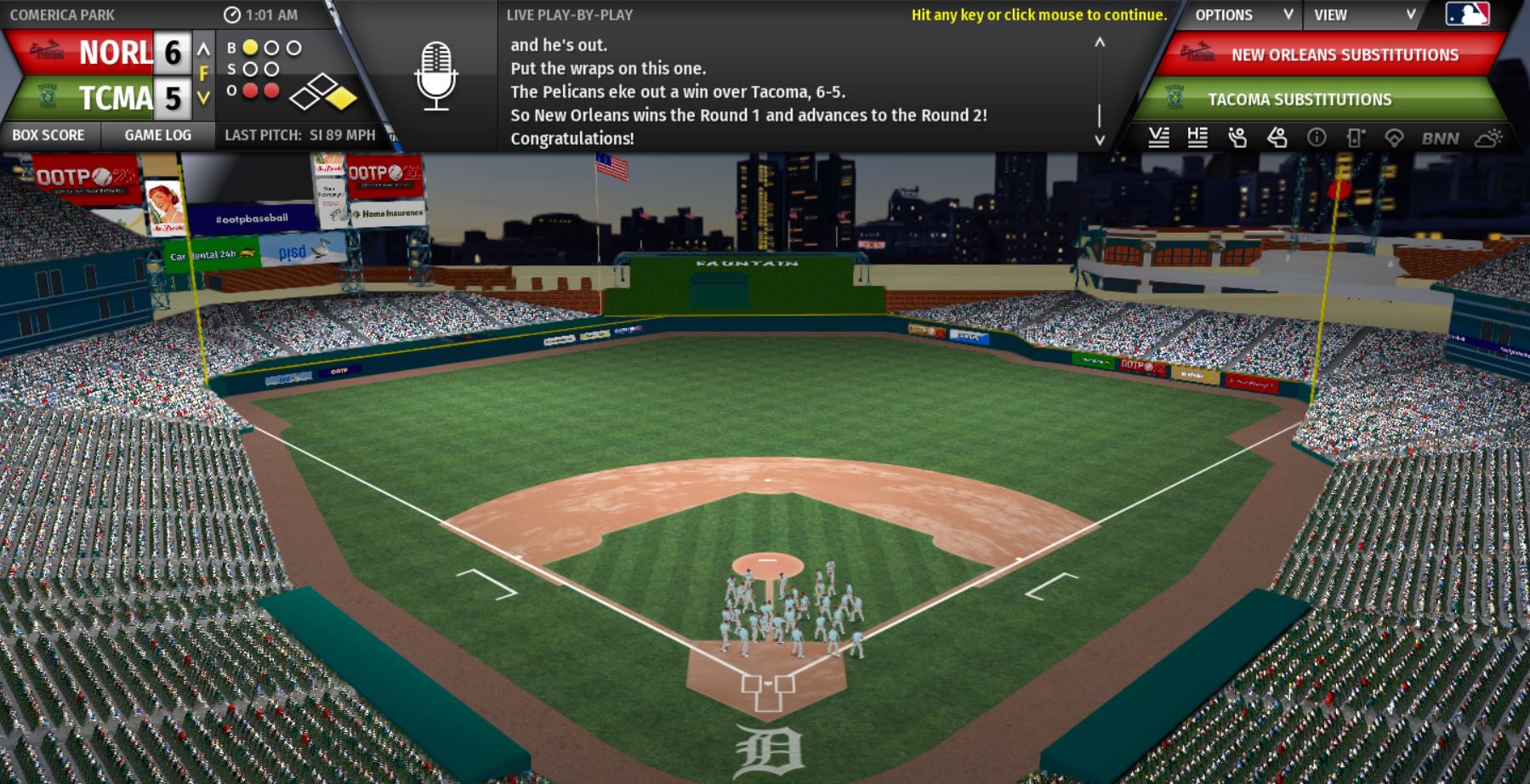Show the visiting team lineup icon
The image size is (1530, 784).
[1158, 138]
